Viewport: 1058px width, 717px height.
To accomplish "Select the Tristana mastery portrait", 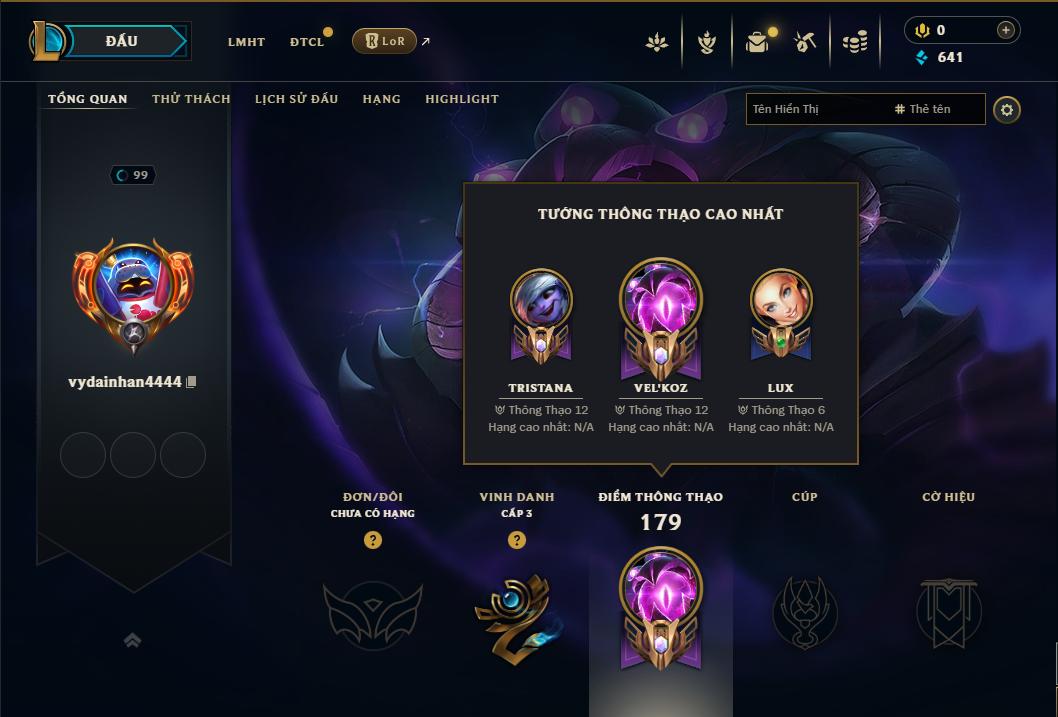I will (x=541, y=299).
